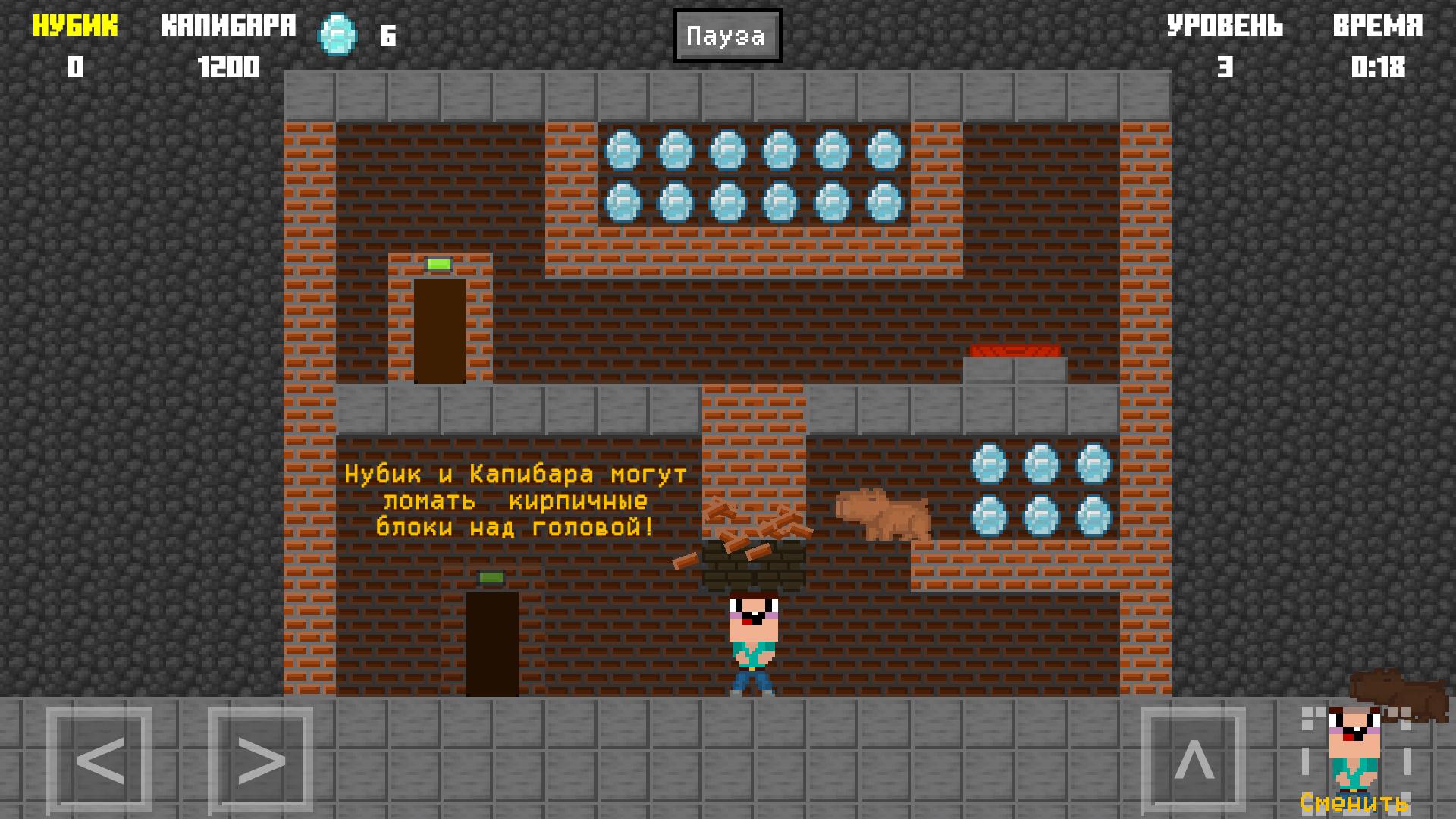Open the Пауза menu
1456x819 pixels.
coord(726,34)
